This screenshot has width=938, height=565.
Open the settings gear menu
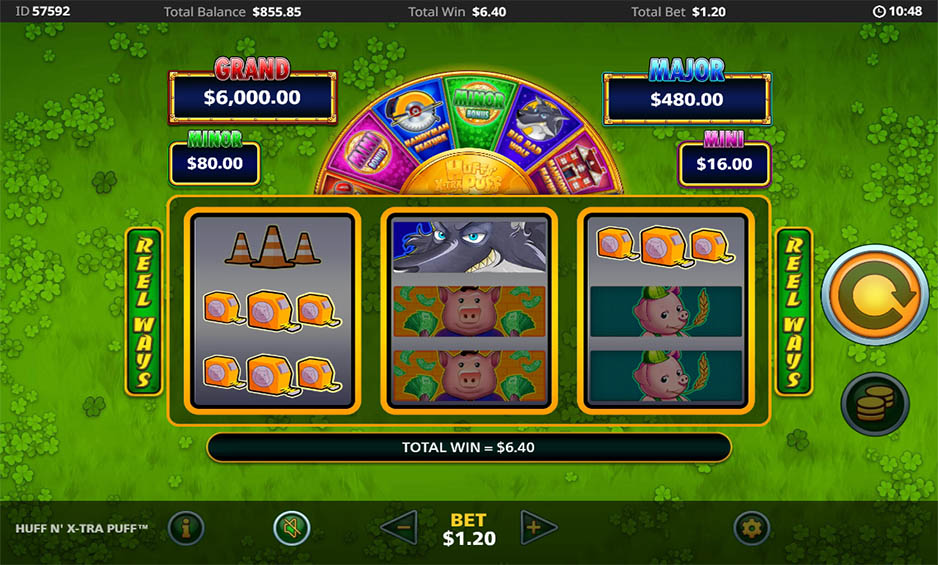(751, 527)
